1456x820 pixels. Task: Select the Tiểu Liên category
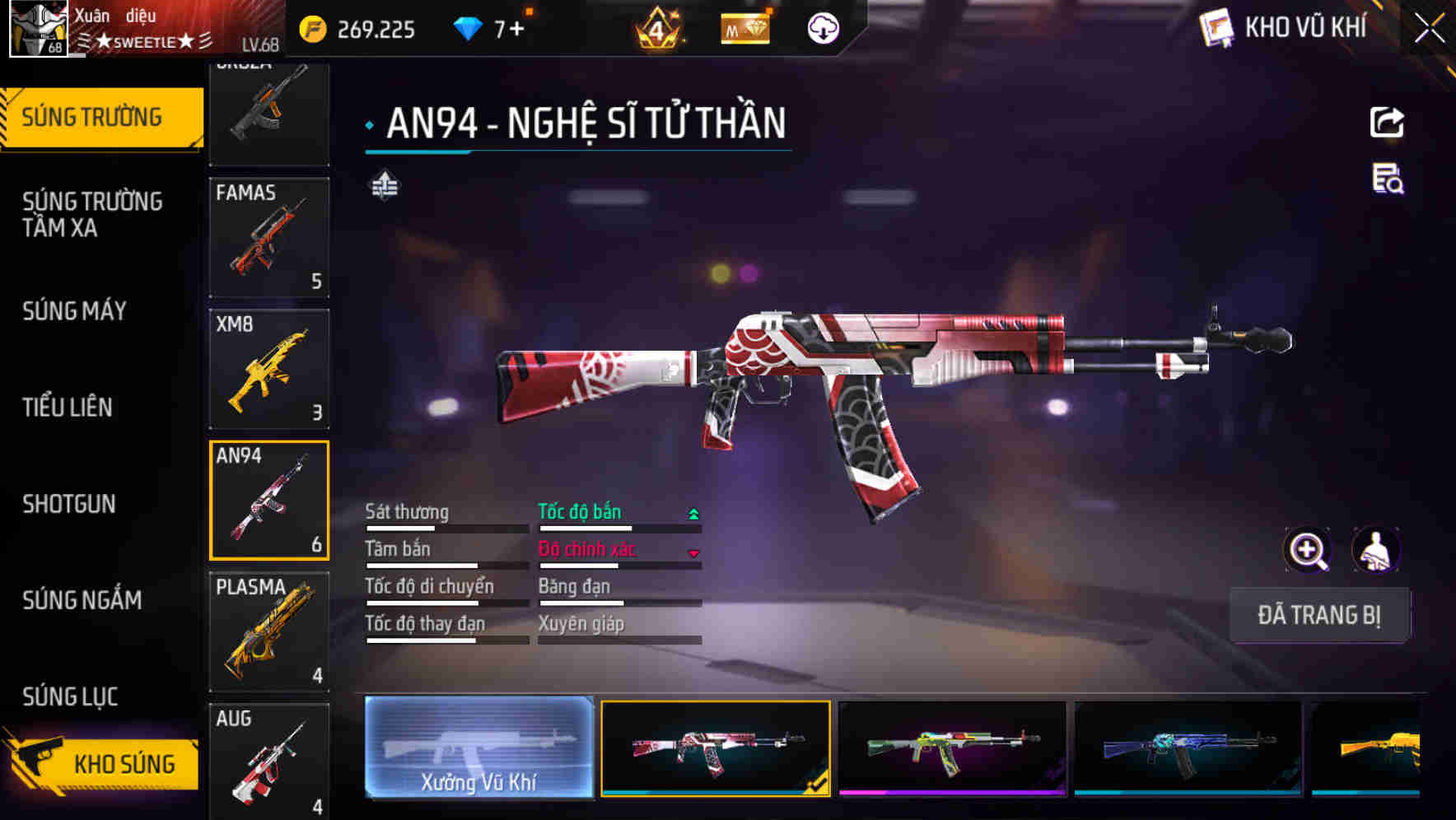(x=68, y=408)
